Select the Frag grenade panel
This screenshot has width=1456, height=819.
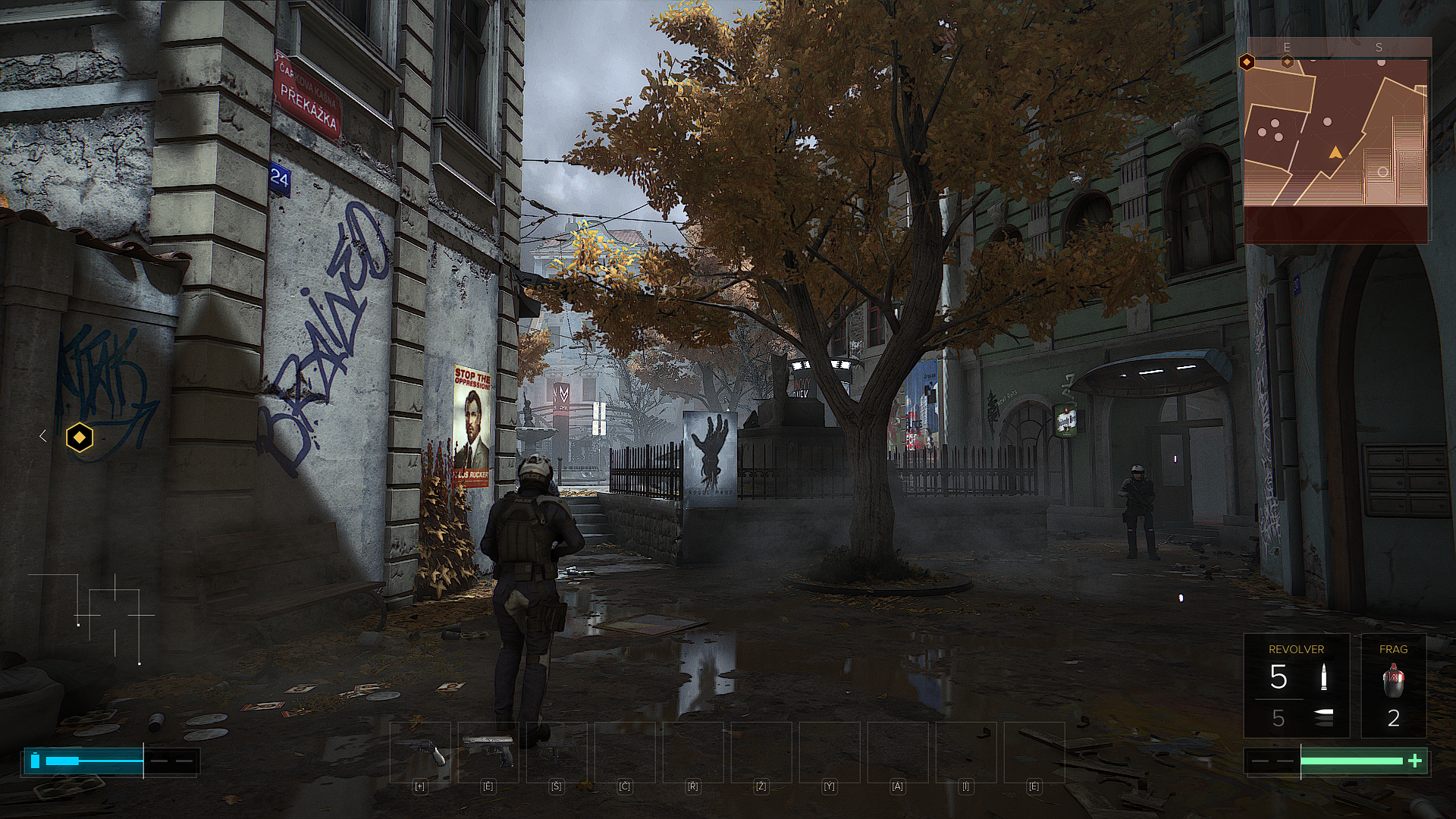(1393, 686)
